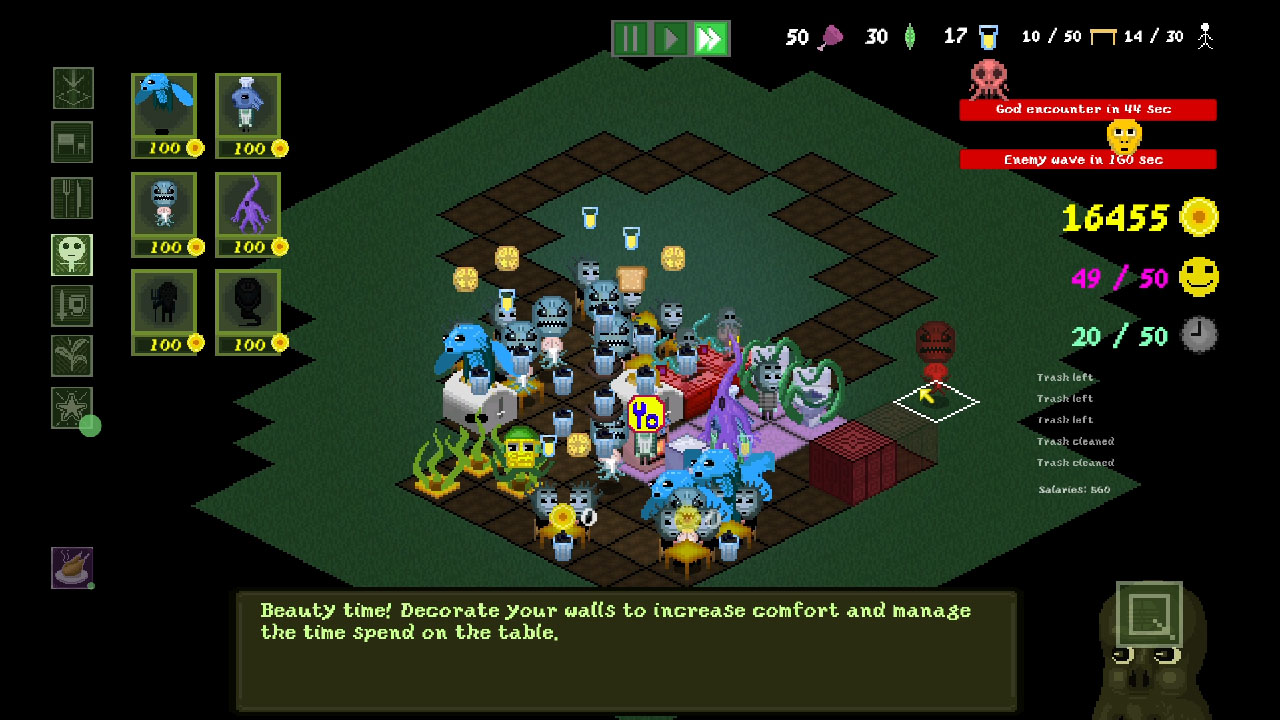Image resolution: width=1280 pixels, height=720 pixels.
Task: Click the God encounter countdown banner
Action: (1088, 110)
